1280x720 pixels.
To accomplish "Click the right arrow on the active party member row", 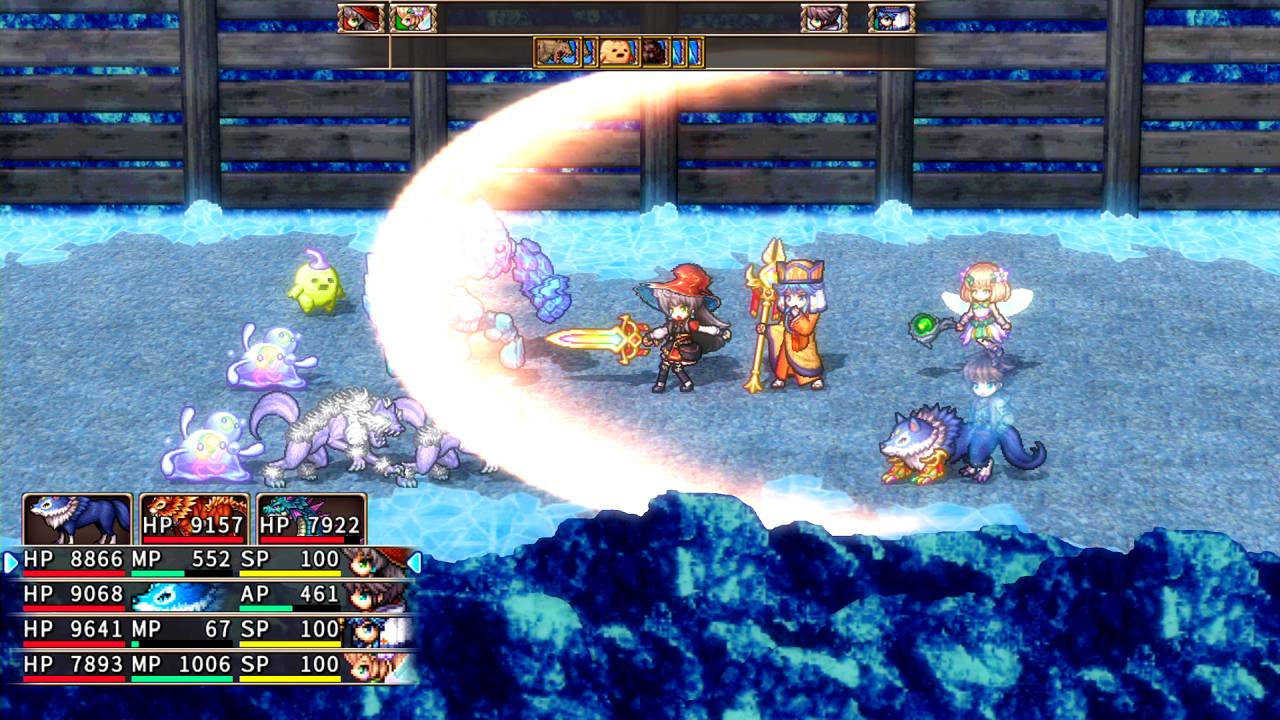I will [412, 561].
